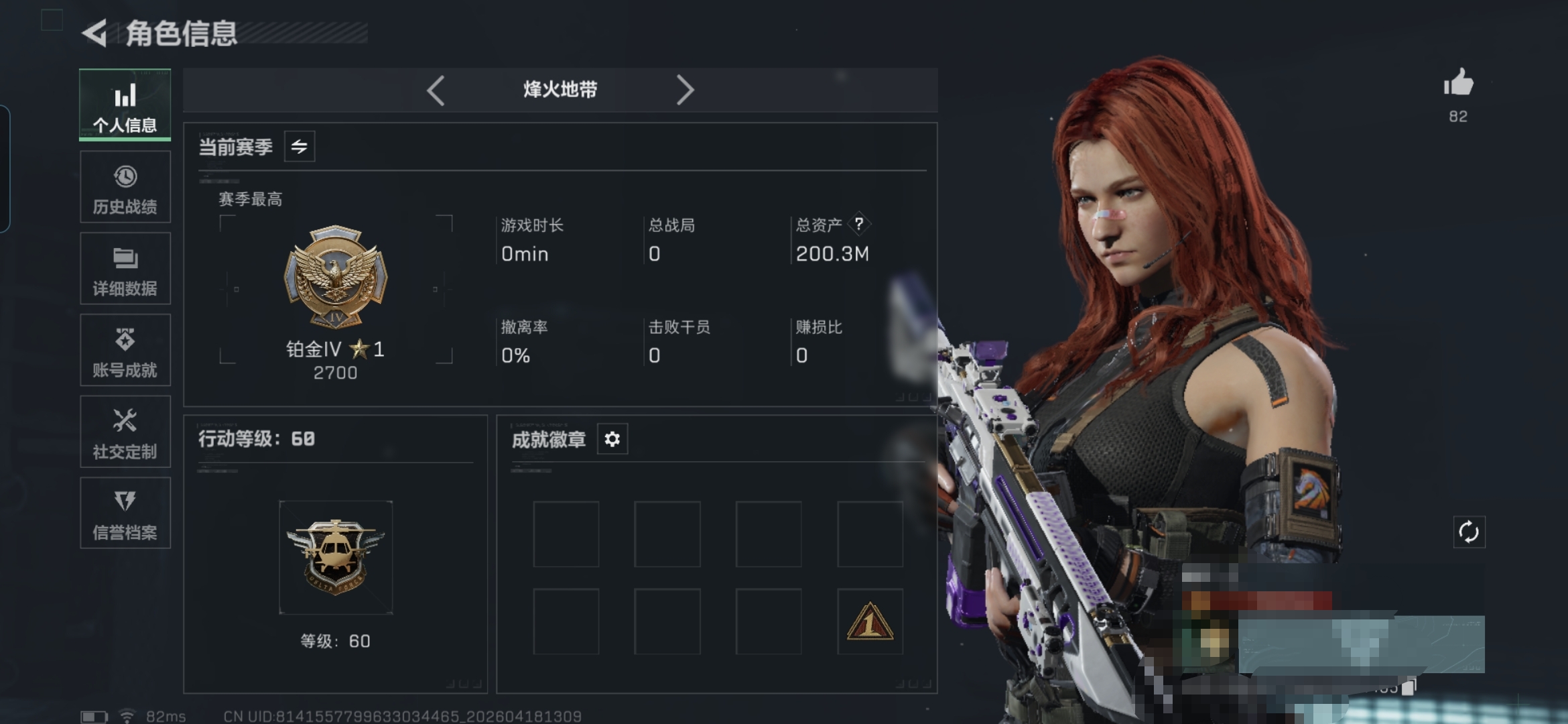Click the left arrow beside 烽火地带
The width and height of the screenshot is (1568, 724).
[436, 90]
